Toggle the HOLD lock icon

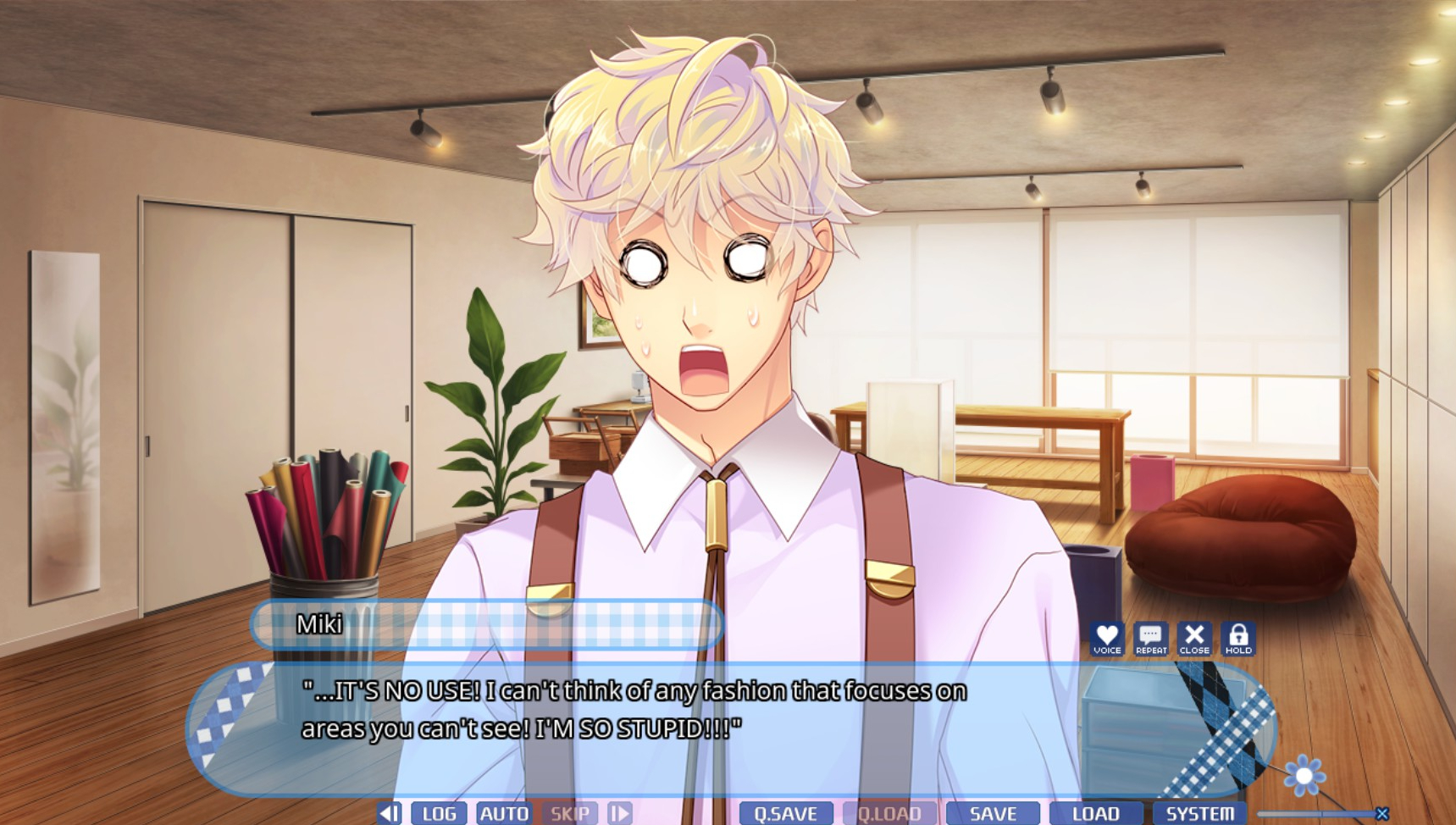(x=1238, y=638)
